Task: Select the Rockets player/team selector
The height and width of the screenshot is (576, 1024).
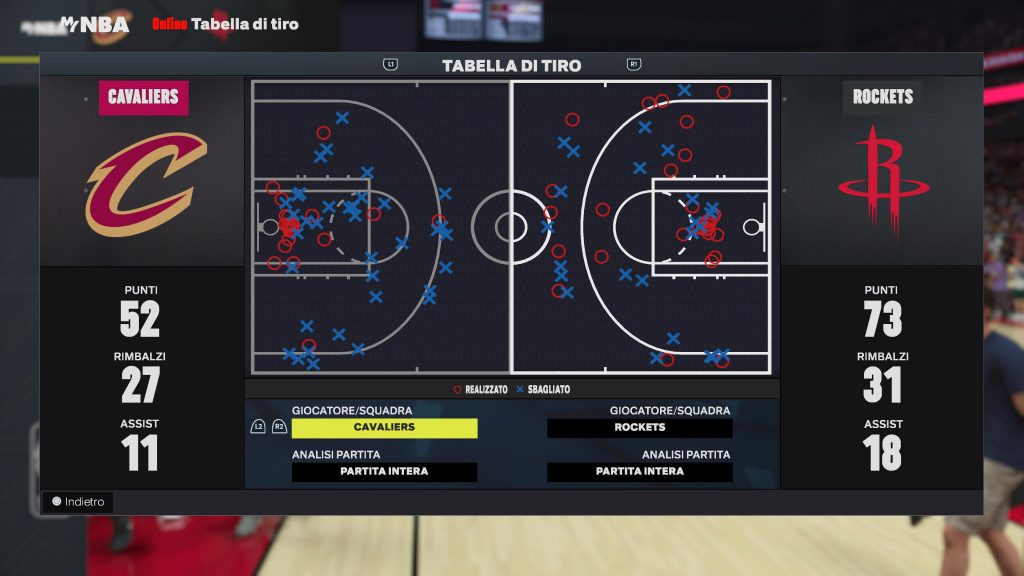Action: click(639, 428)
